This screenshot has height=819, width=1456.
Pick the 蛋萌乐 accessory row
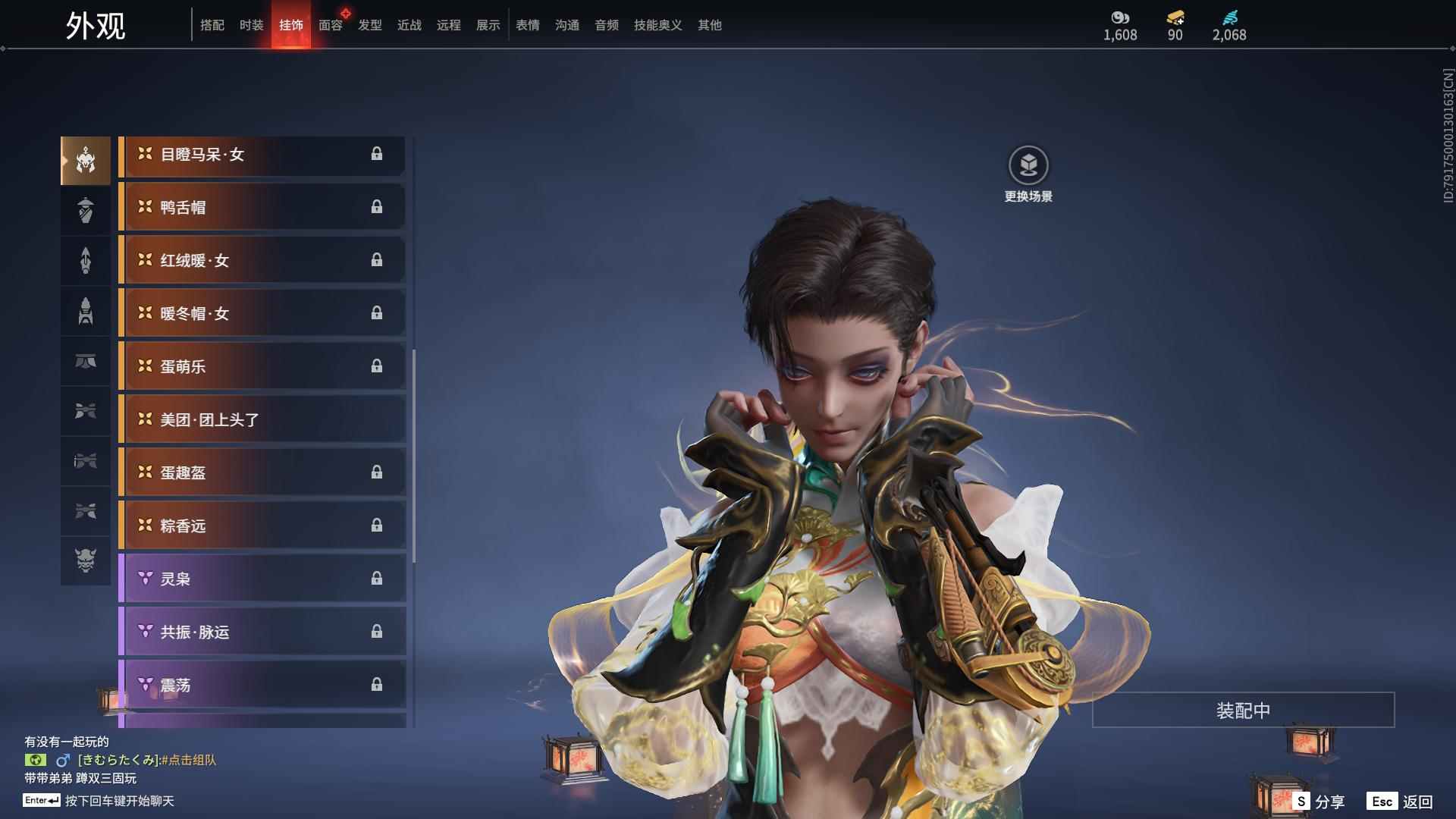262,366
